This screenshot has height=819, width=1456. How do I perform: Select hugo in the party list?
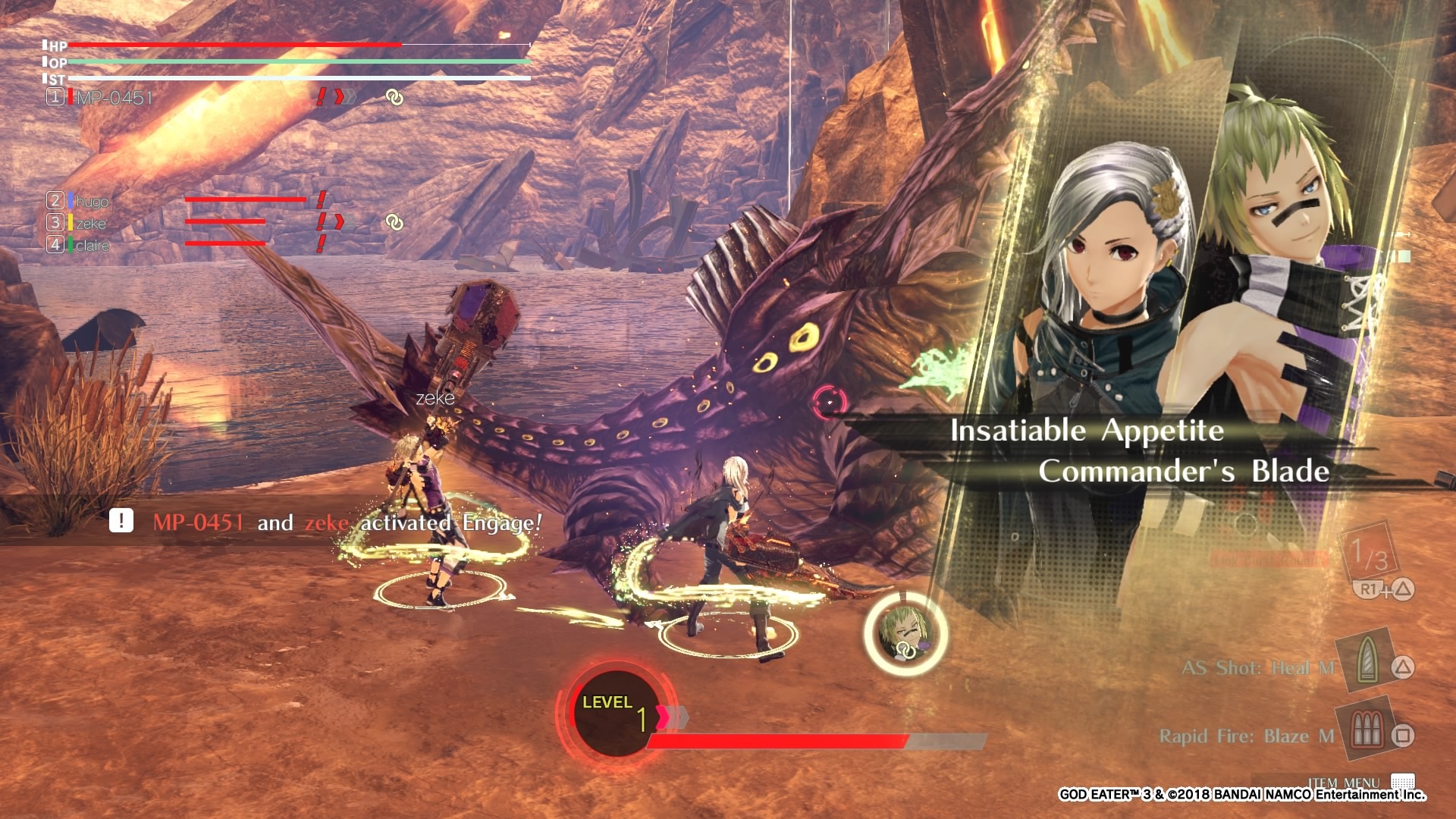pos(92,201)
